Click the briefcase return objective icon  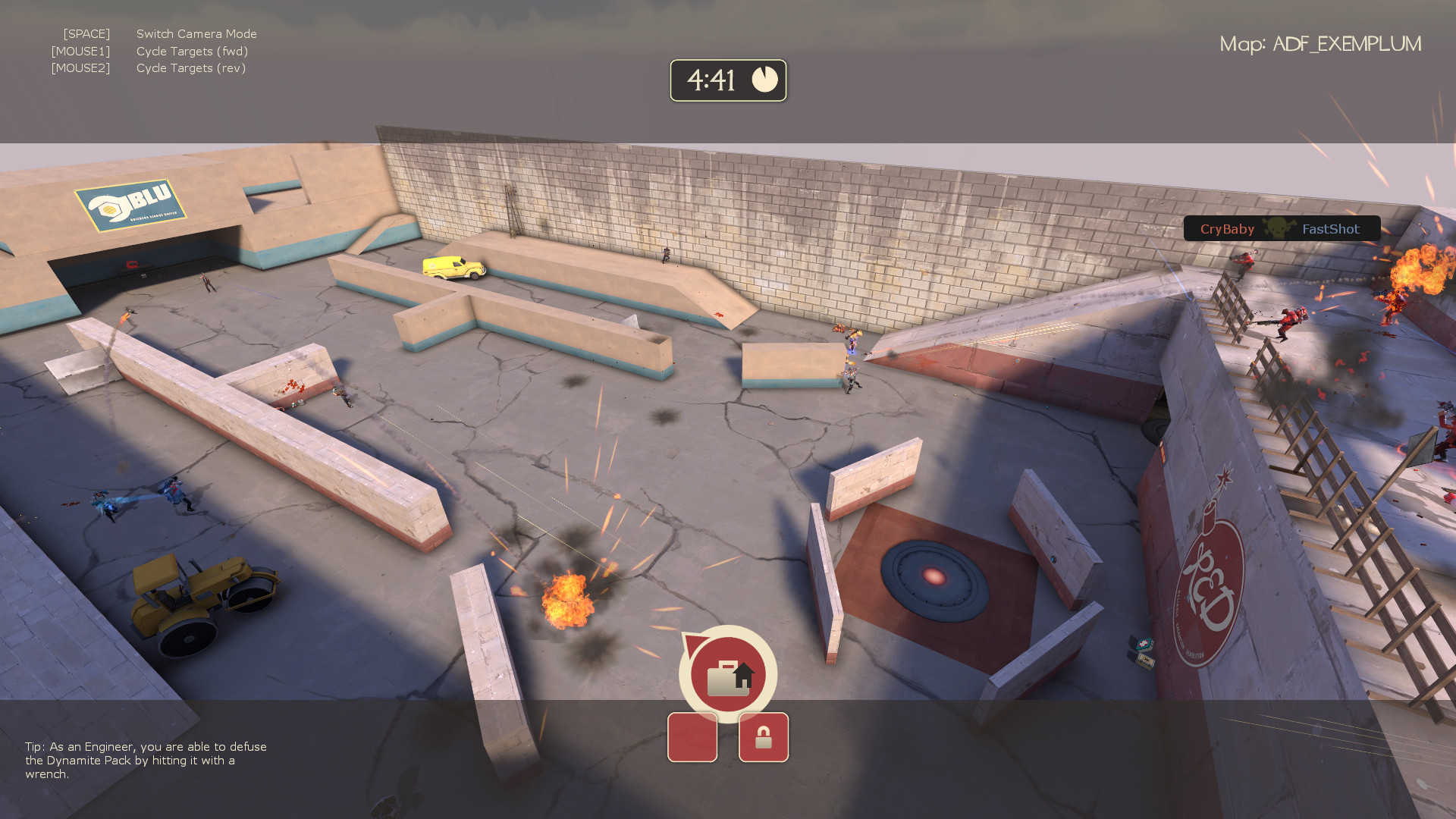click(728, 674)
